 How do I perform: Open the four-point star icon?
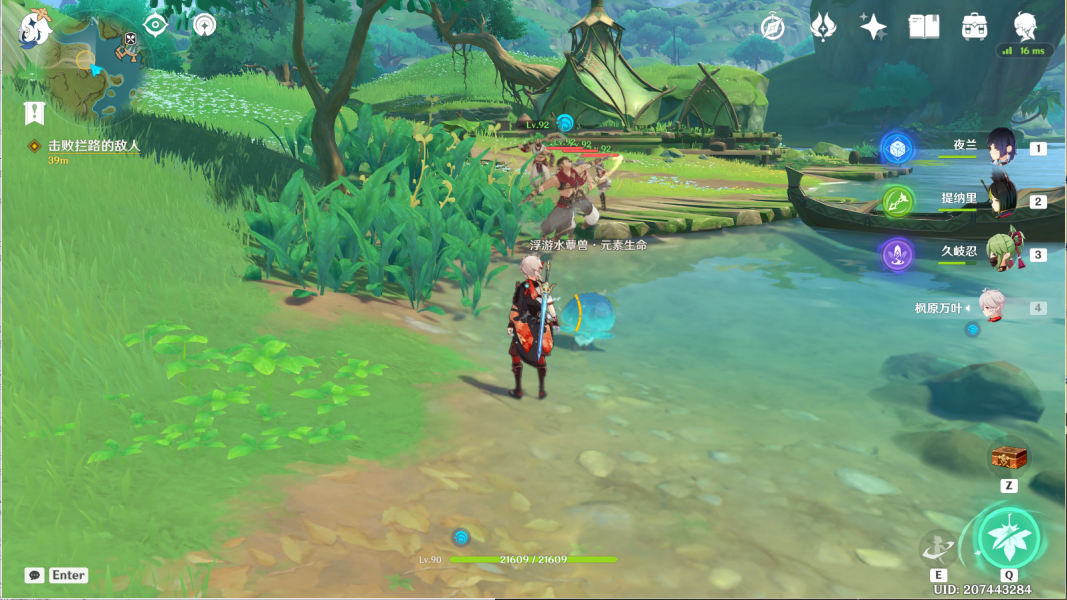(873, 27)
